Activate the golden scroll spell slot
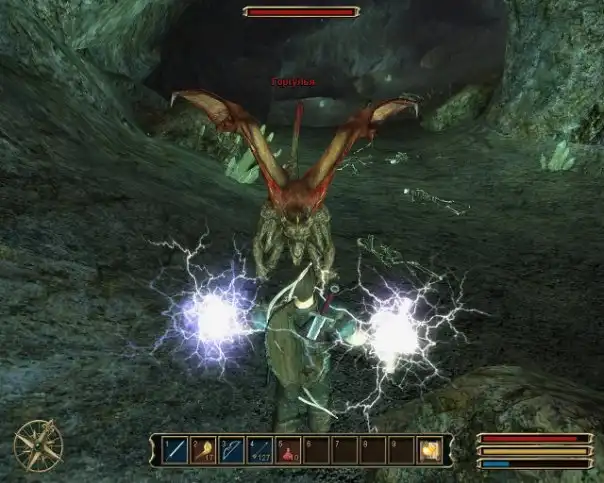604x483 pixels. pos(430,450)
